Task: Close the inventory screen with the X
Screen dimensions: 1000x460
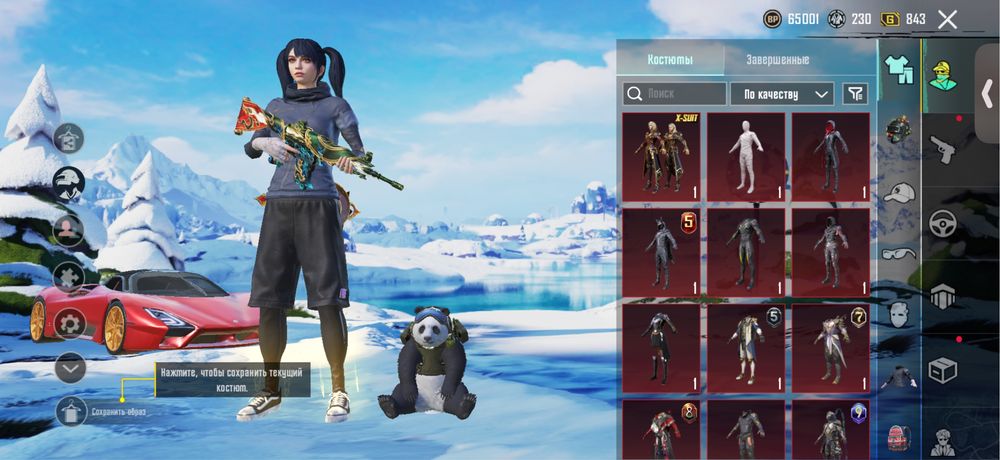Action: pos(947,19)
